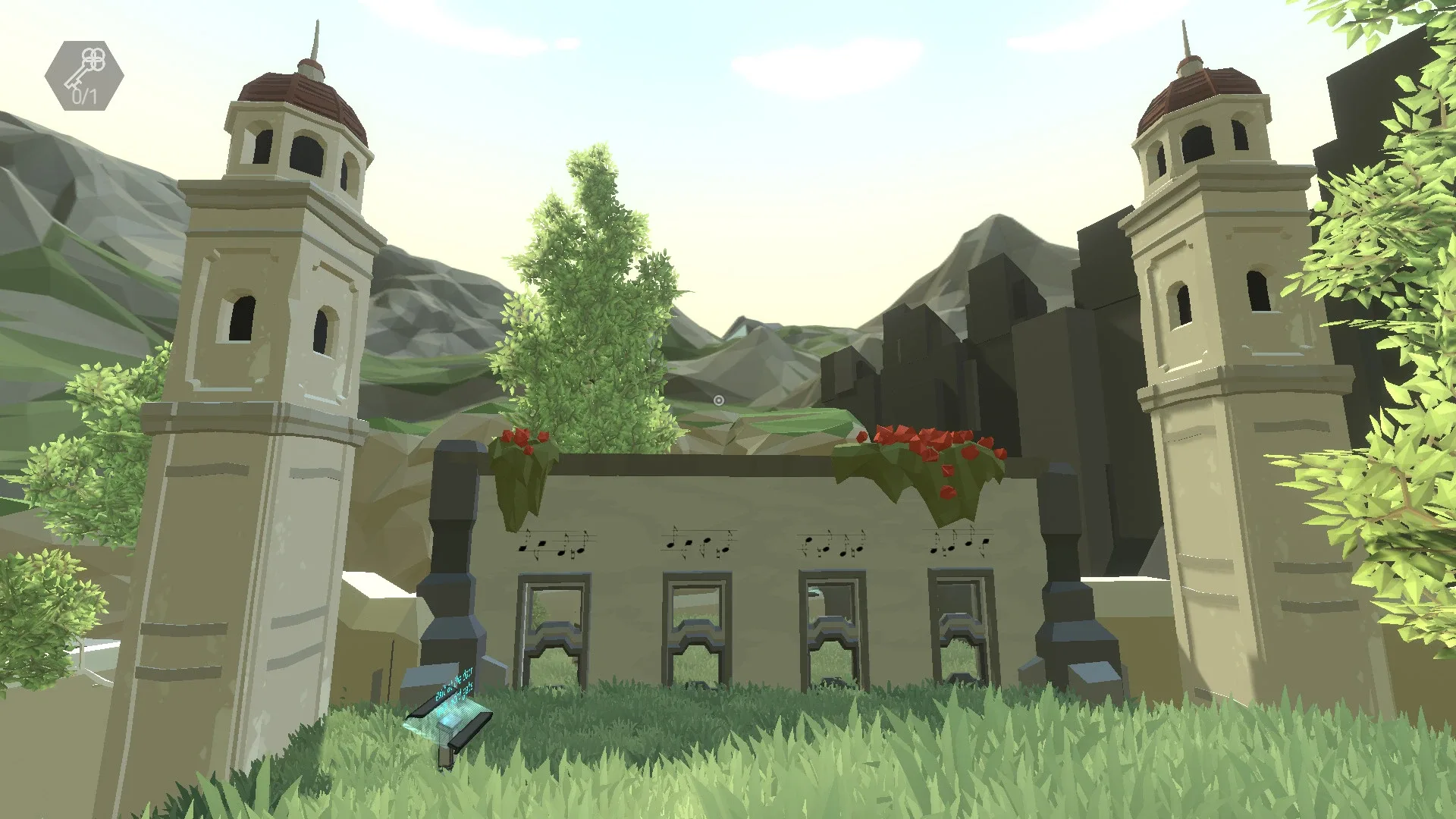Click the "0/1" key counter text
The width and height of the screenshot is (1456, 819).
(x=83, y=97)
